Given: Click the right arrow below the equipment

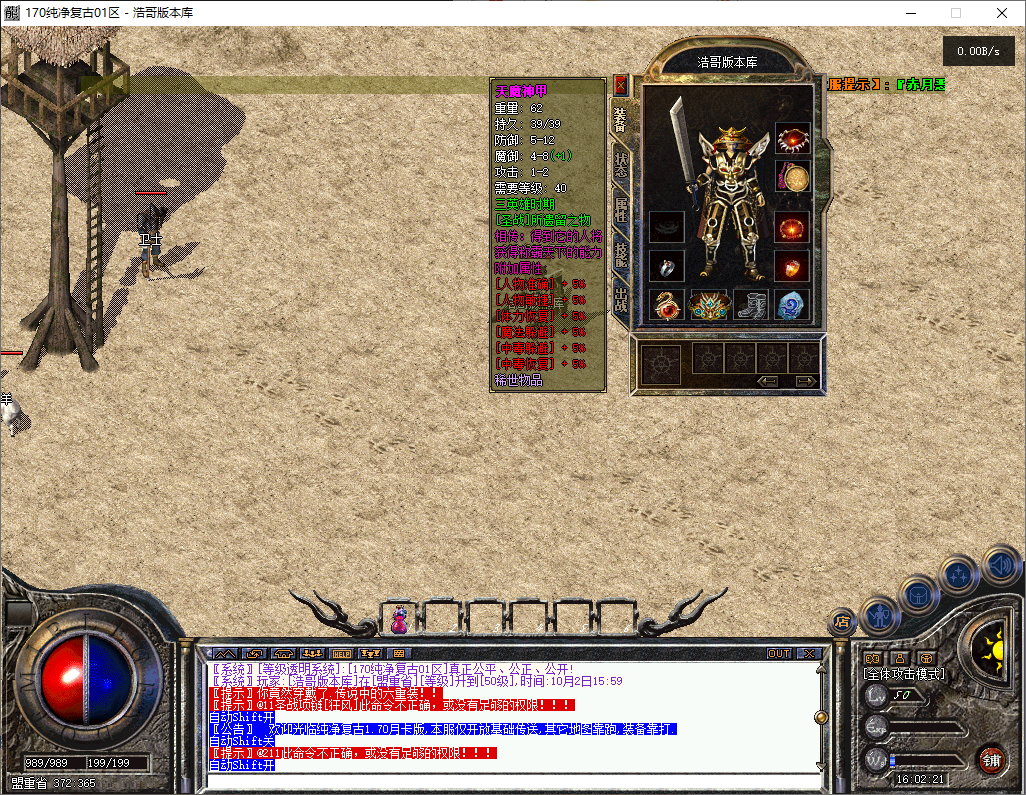Looking at the screenshot, I should point(805,381).
